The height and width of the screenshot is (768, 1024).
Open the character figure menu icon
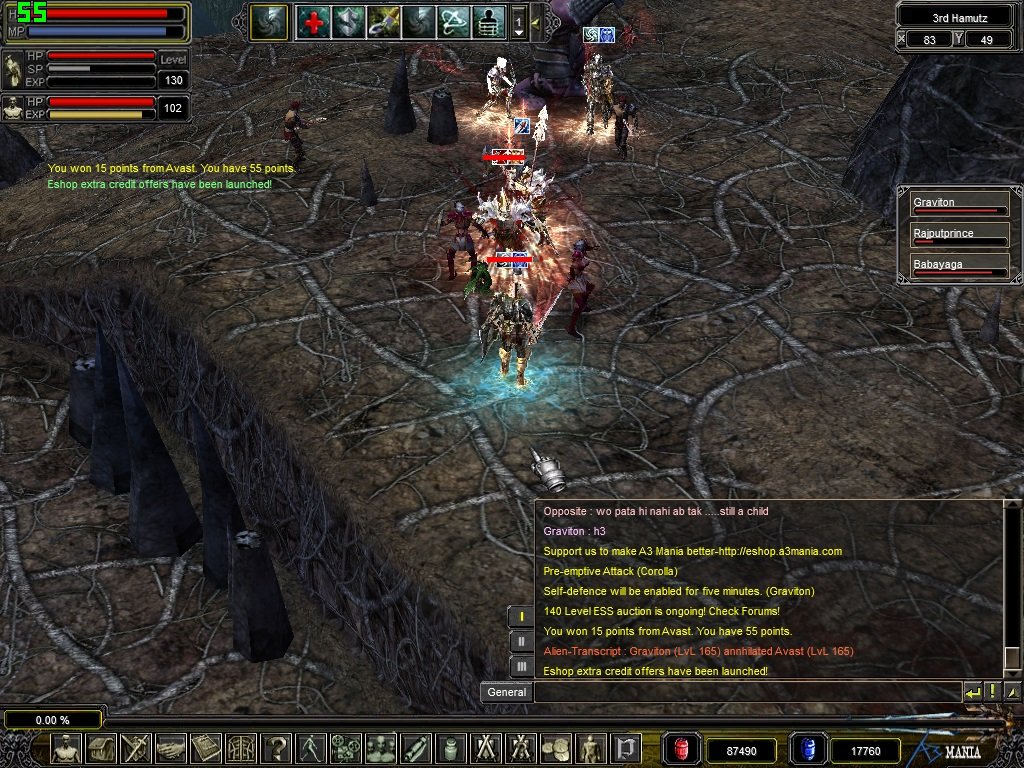tap(67, 748)
